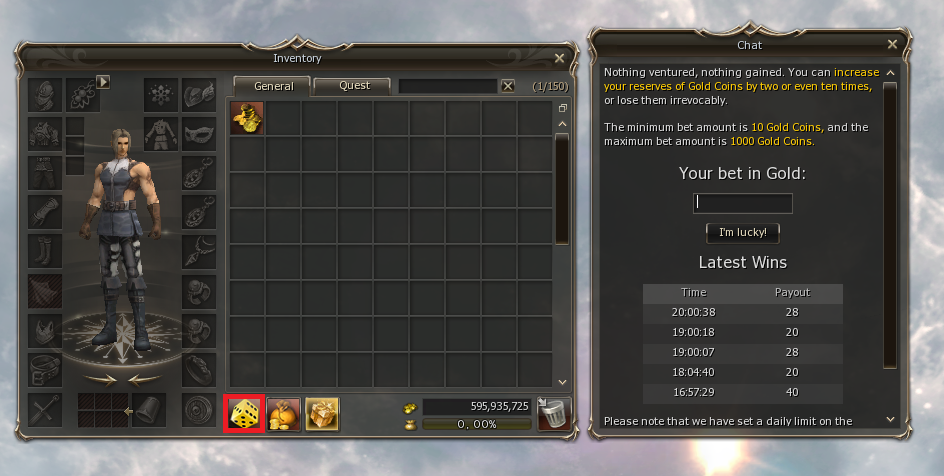Toggle the inventory window size icon
944x476 pixels.
(x=562, y=108)
